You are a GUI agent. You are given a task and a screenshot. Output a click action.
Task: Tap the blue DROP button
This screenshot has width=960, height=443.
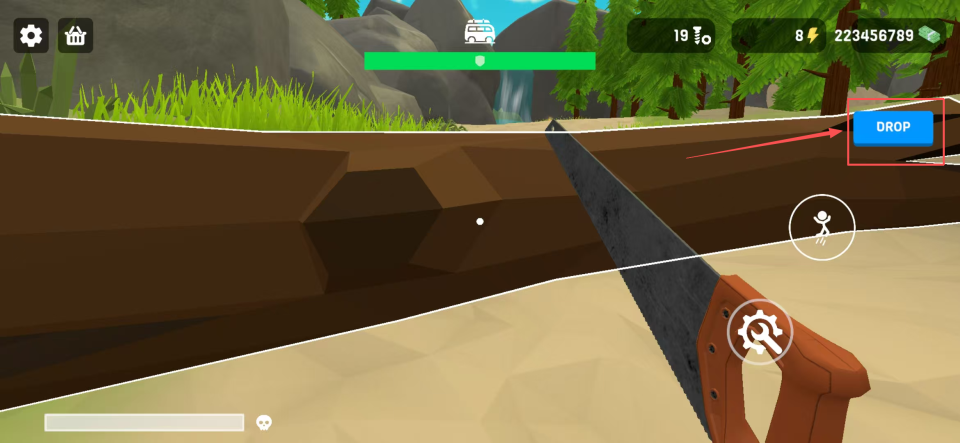click(893, 128)
